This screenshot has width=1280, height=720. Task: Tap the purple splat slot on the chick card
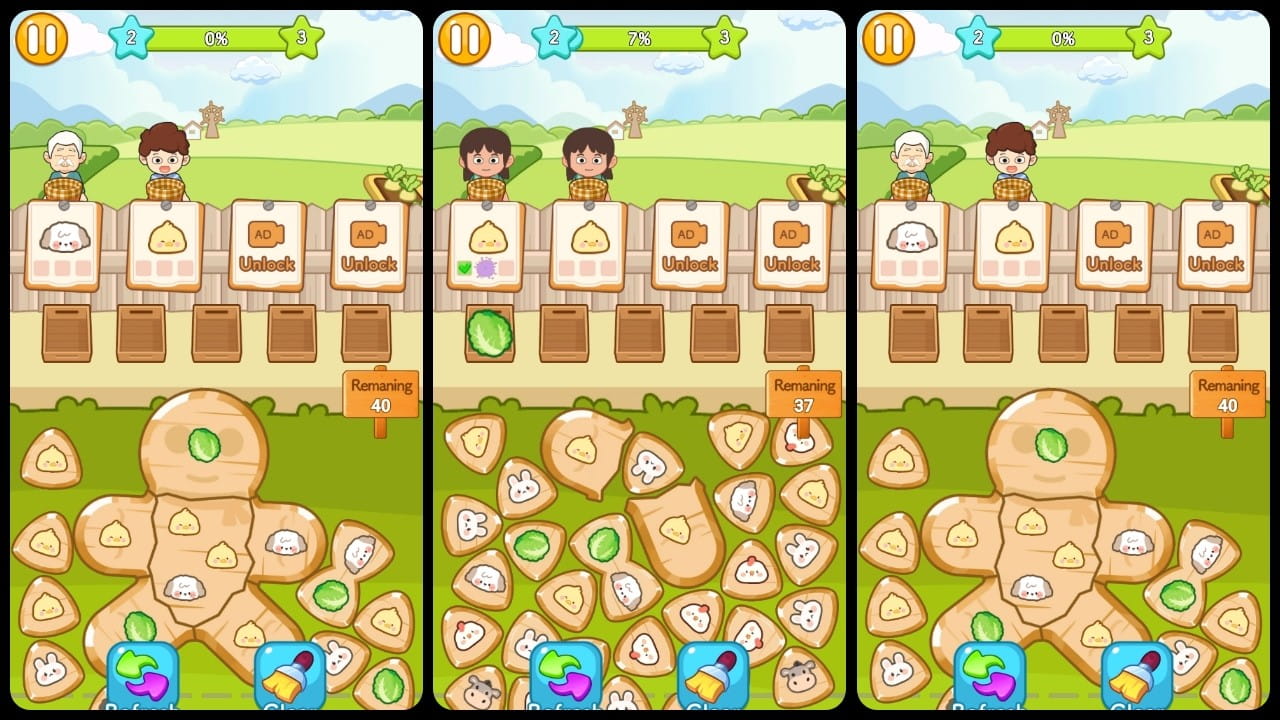[x=485, y=267]
